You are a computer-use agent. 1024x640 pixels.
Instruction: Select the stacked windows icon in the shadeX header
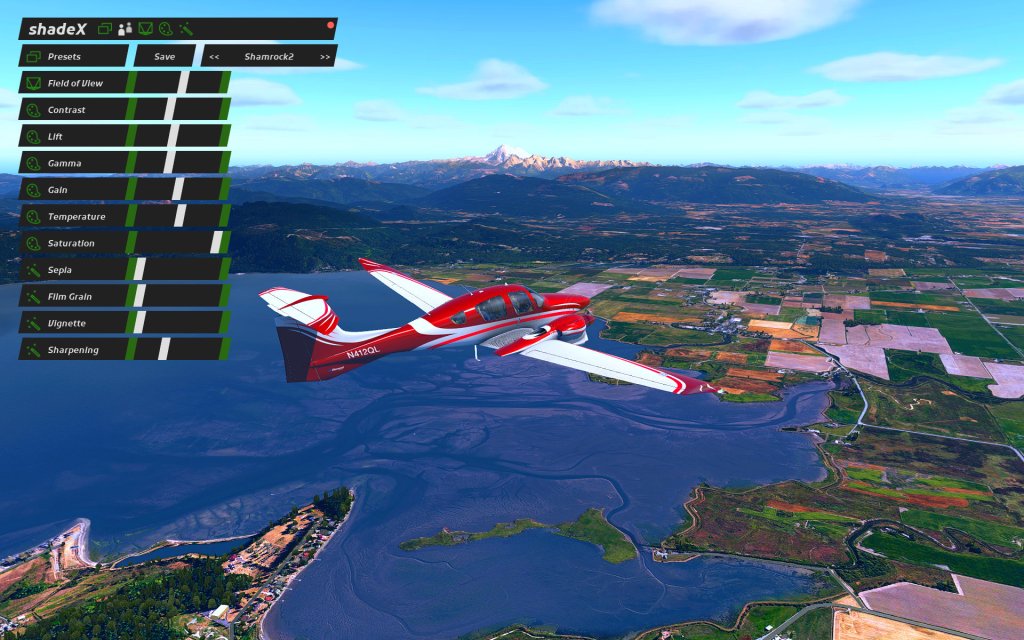tap(105, 29)
